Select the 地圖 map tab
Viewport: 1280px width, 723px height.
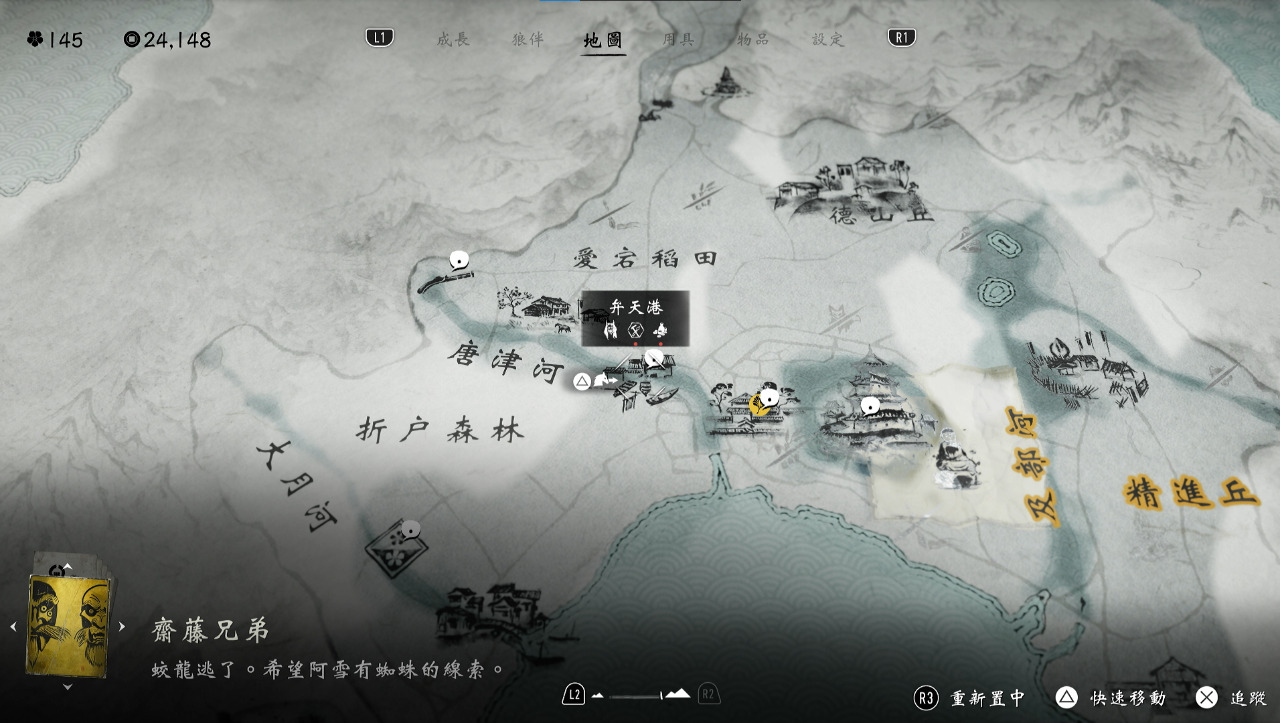[x=603, y=40]
